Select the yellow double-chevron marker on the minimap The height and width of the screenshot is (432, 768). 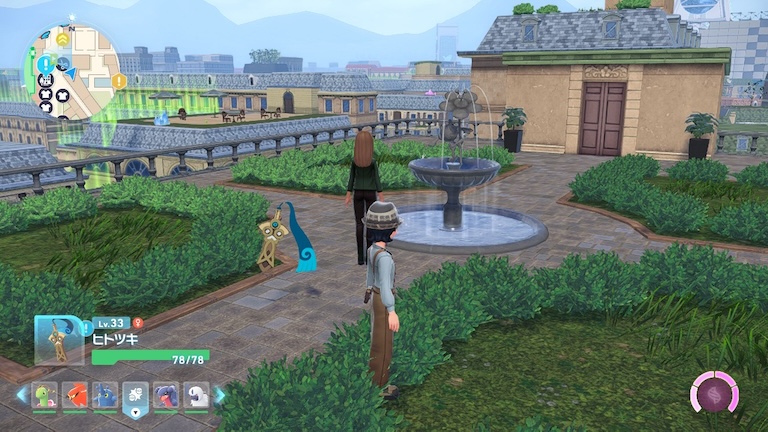click(62, 39)
